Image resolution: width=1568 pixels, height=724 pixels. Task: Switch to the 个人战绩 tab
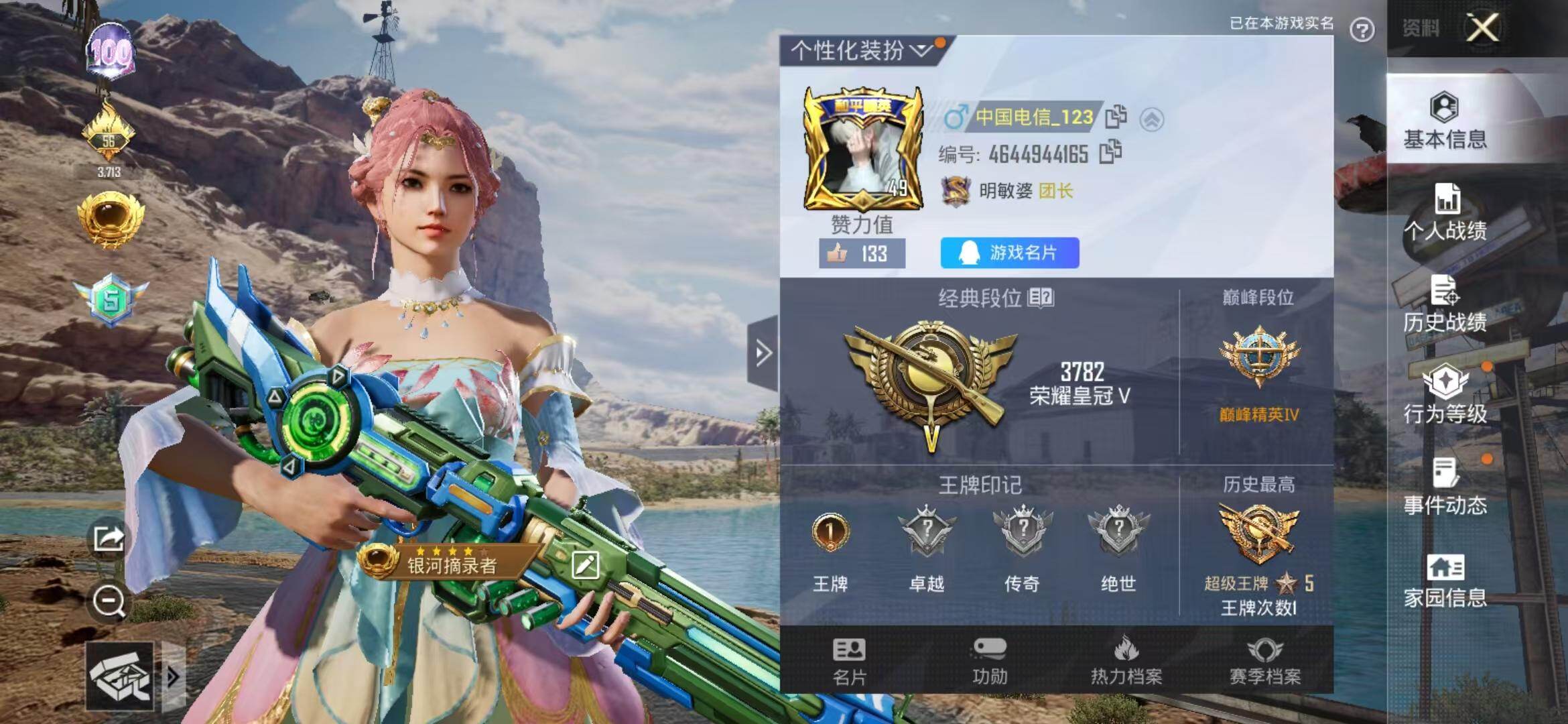click(1445, 213)
